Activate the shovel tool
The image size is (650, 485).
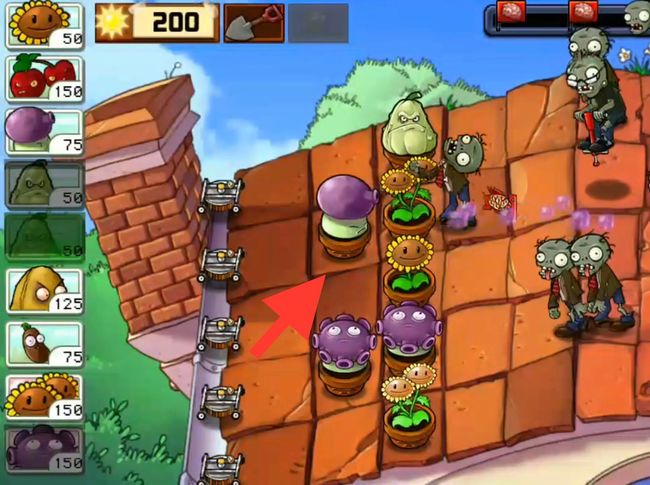254,22
